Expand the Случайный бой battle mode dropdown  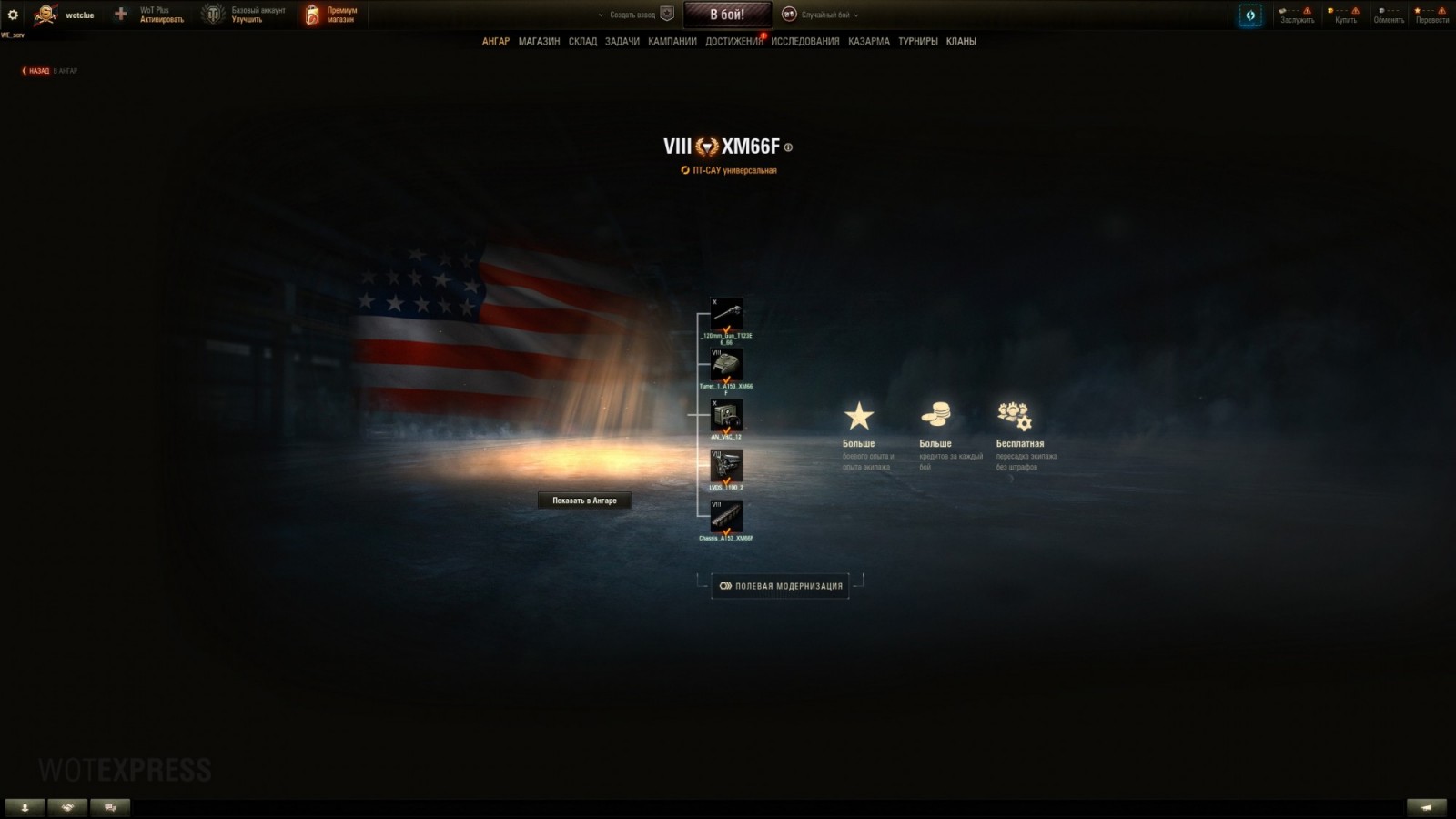pyautogui.click(x=828, y=15)
